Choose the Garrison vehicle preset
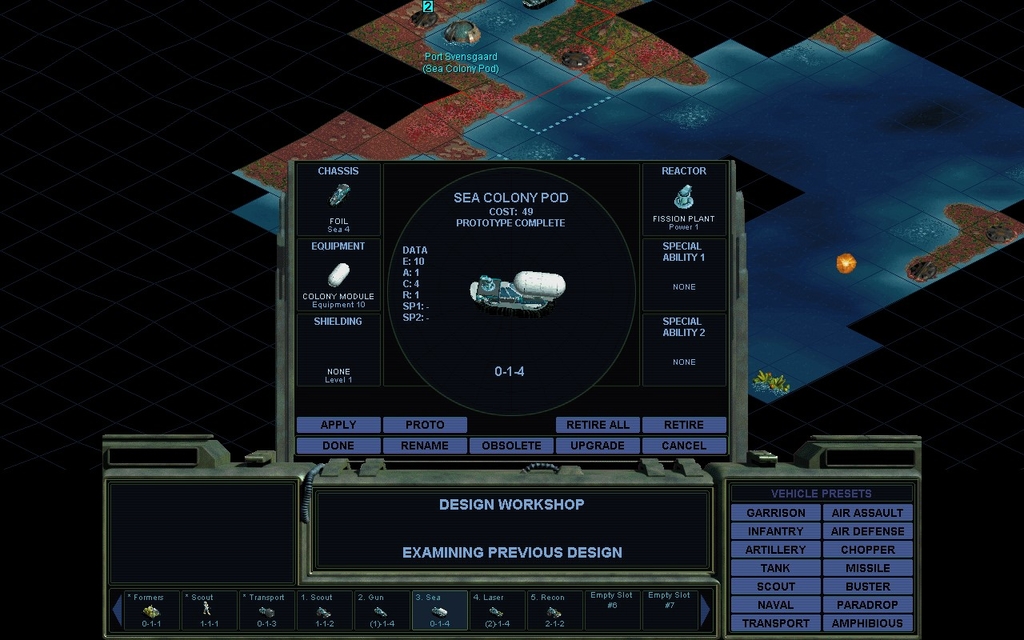 coord(775,513)
